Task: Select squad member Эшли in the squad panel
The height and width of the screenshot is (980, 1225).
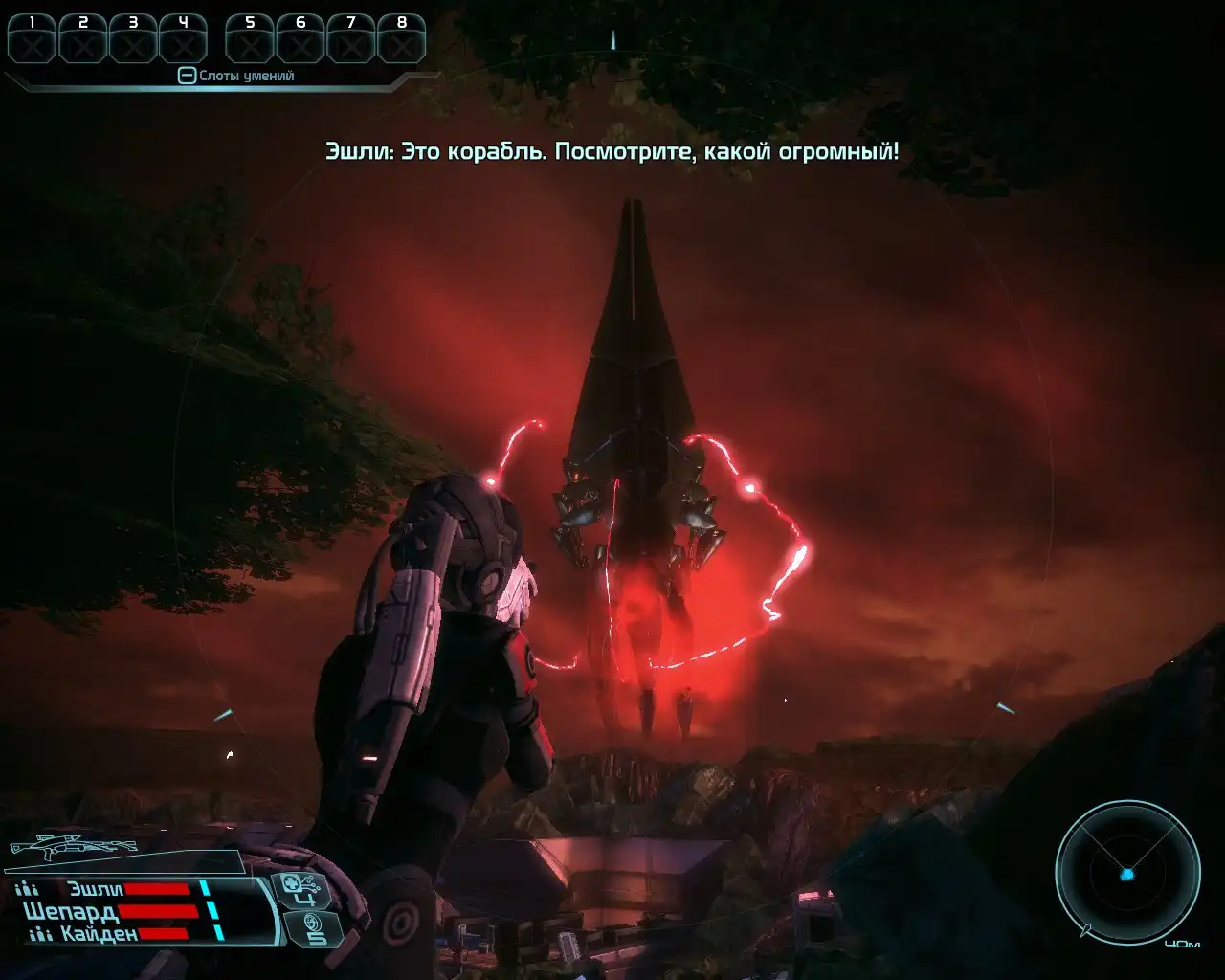Action: [x=96, y=889]
